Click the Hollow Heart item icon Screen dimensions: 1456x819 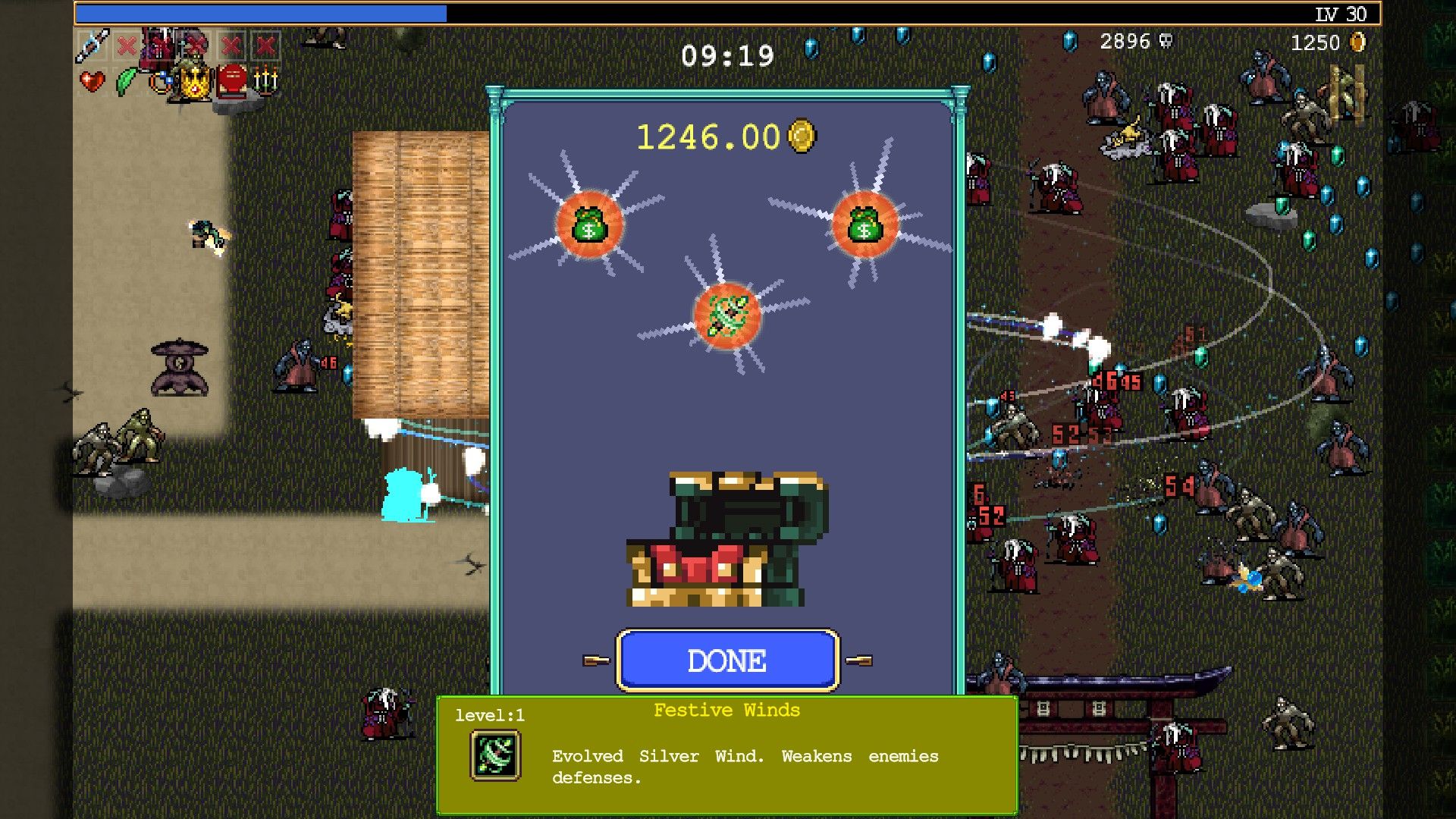click(x=92, y=83)
